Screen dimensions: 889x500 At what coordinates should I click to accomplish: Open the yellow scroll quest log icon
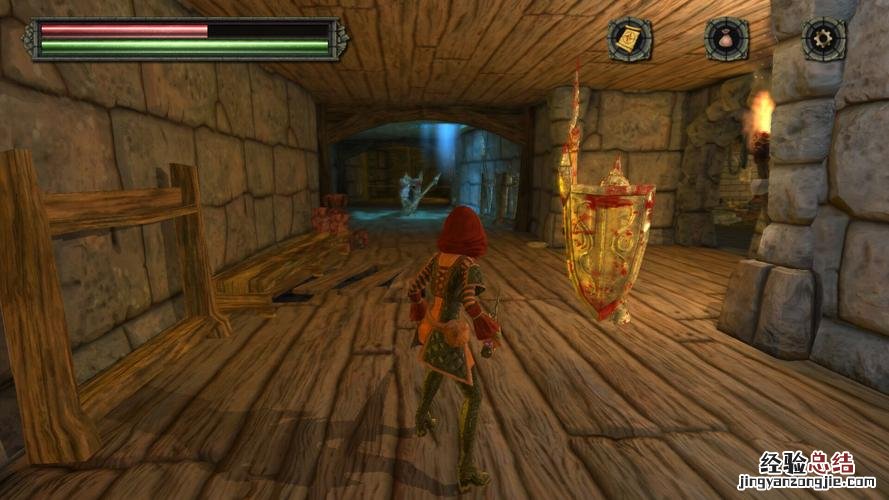point(630,40)
